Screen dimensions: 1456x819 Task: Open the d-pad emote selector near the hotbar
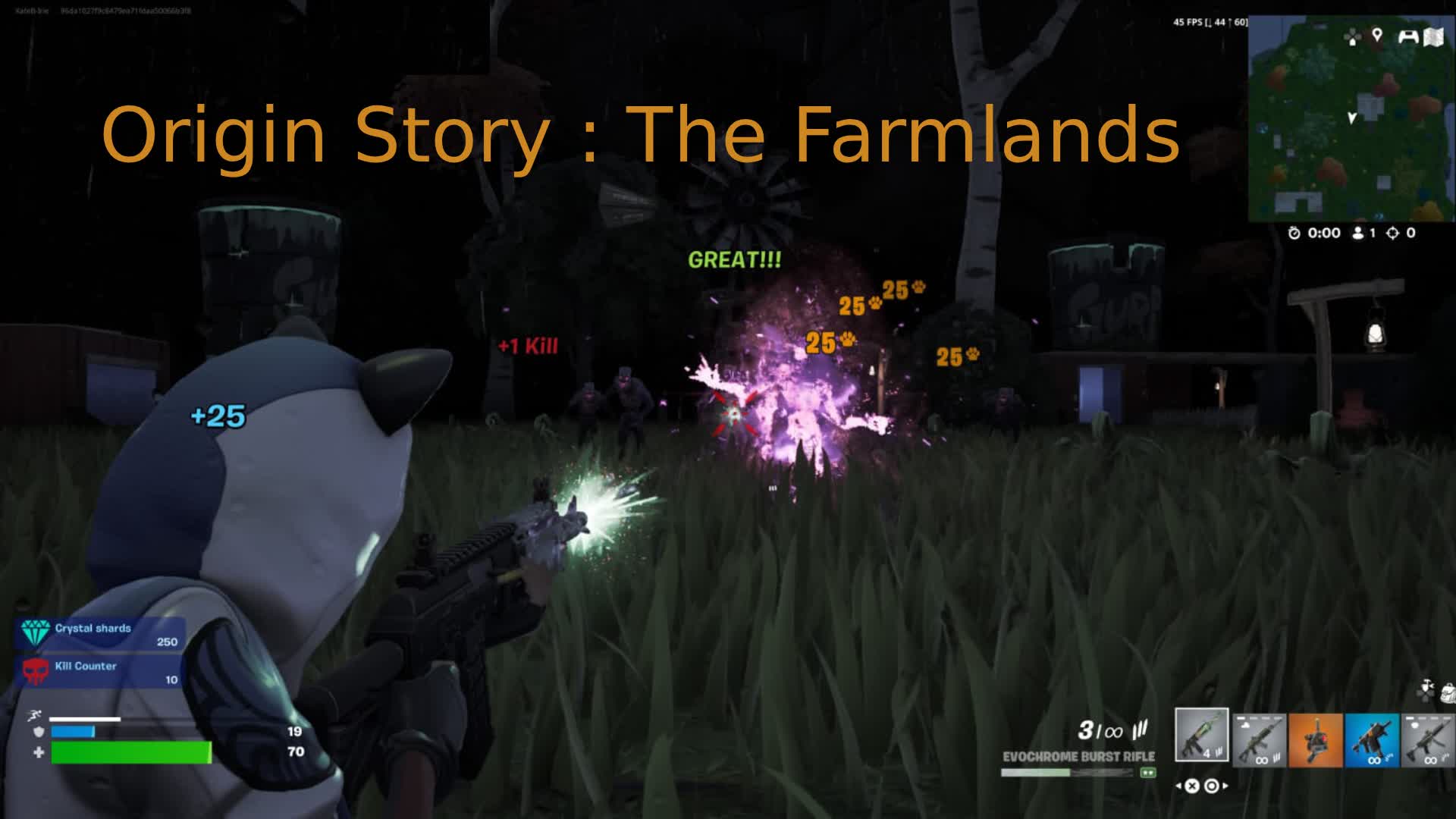click(x=1424, y=692)
